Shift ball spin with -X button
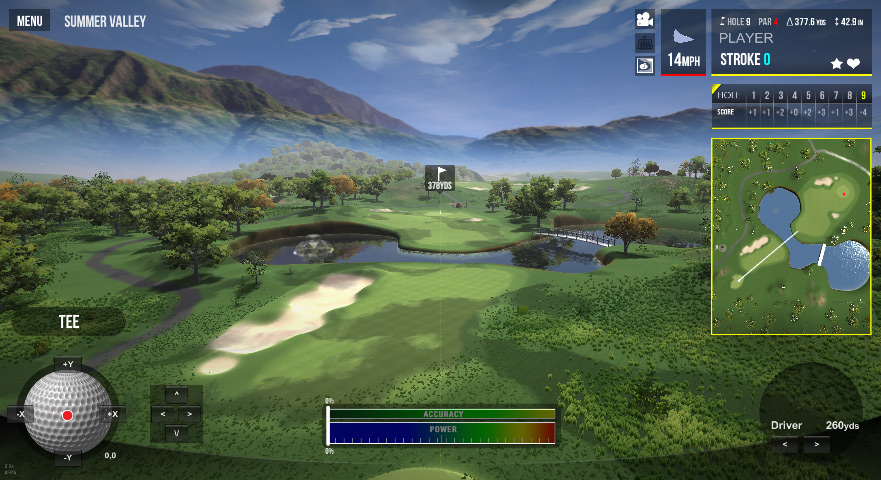 click(20, 413)
